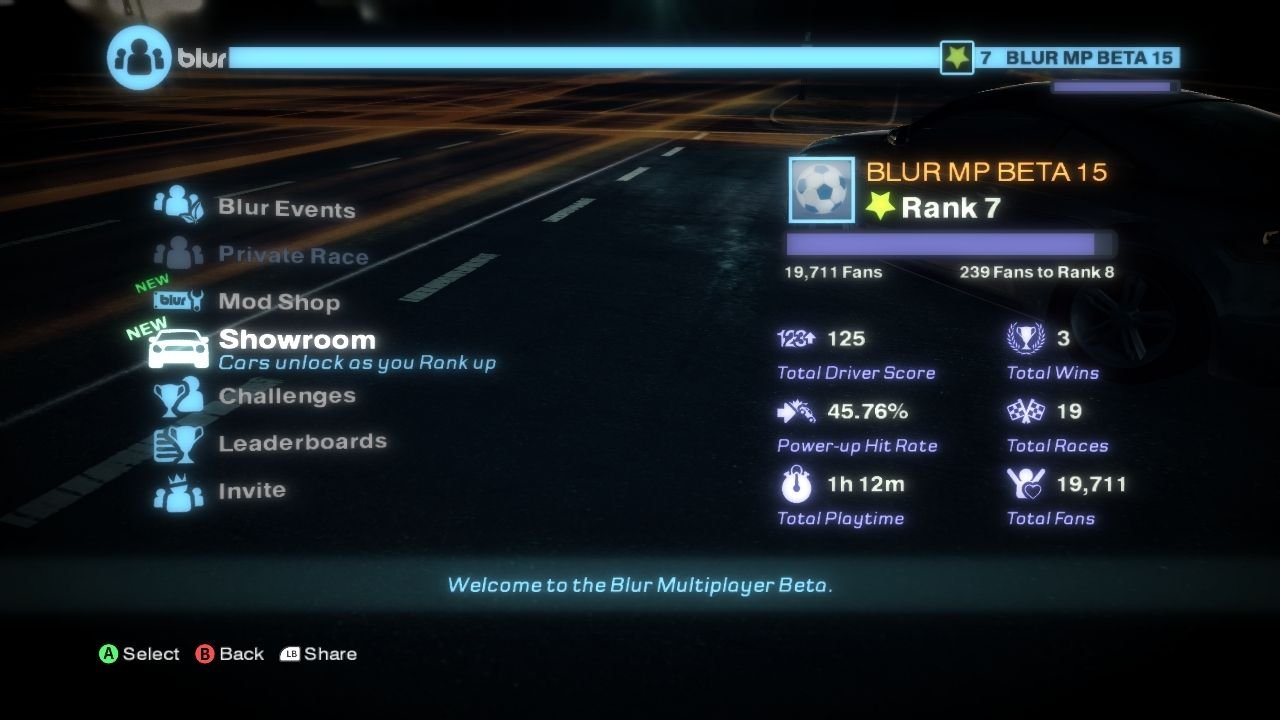Screen dimensions: 1280x720
Task: Click the NEW badge next to Showroom
Action: [149, 326]
